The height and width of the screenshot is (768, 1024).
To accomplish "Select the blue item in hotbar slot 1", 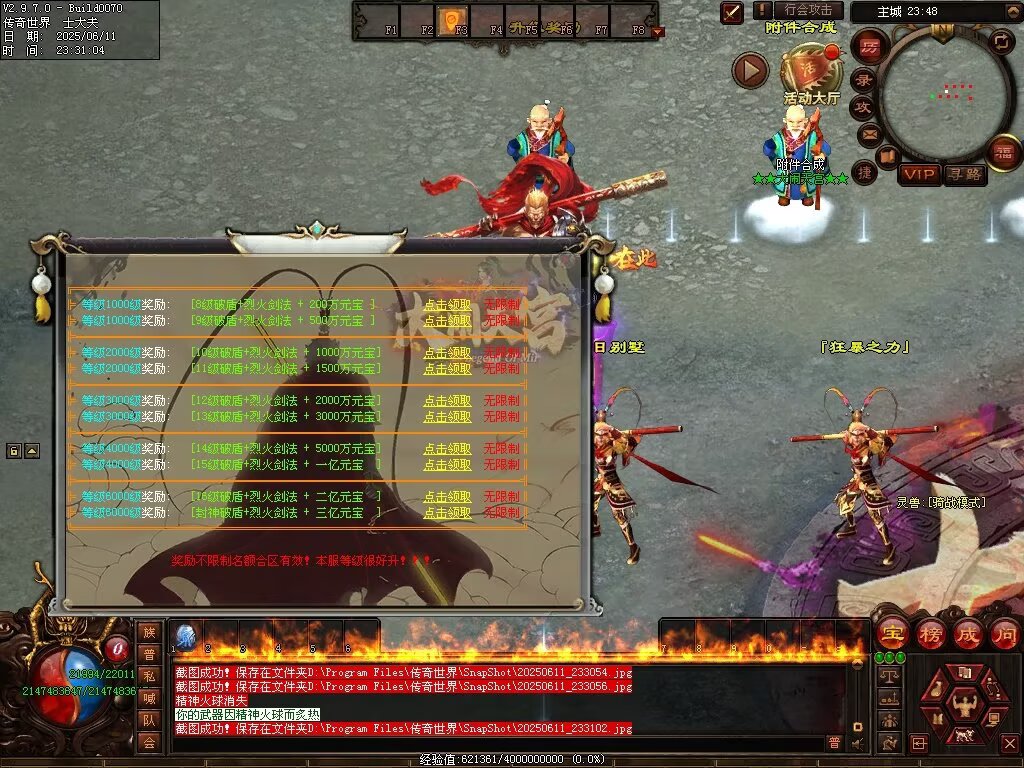I will (186, 636).
